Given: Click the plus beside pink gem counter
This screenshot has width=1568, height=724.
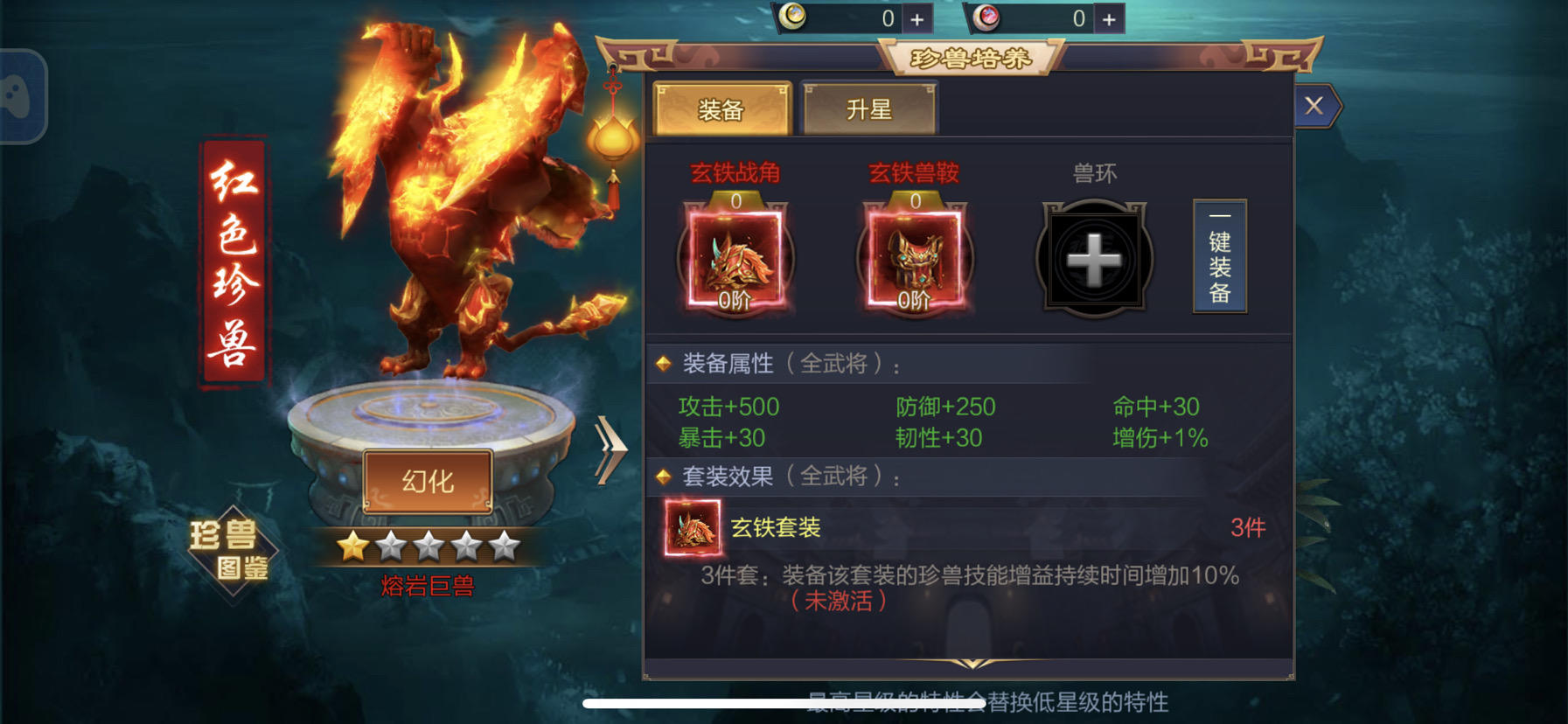Looking at the screenshot, I should 1108,17.
